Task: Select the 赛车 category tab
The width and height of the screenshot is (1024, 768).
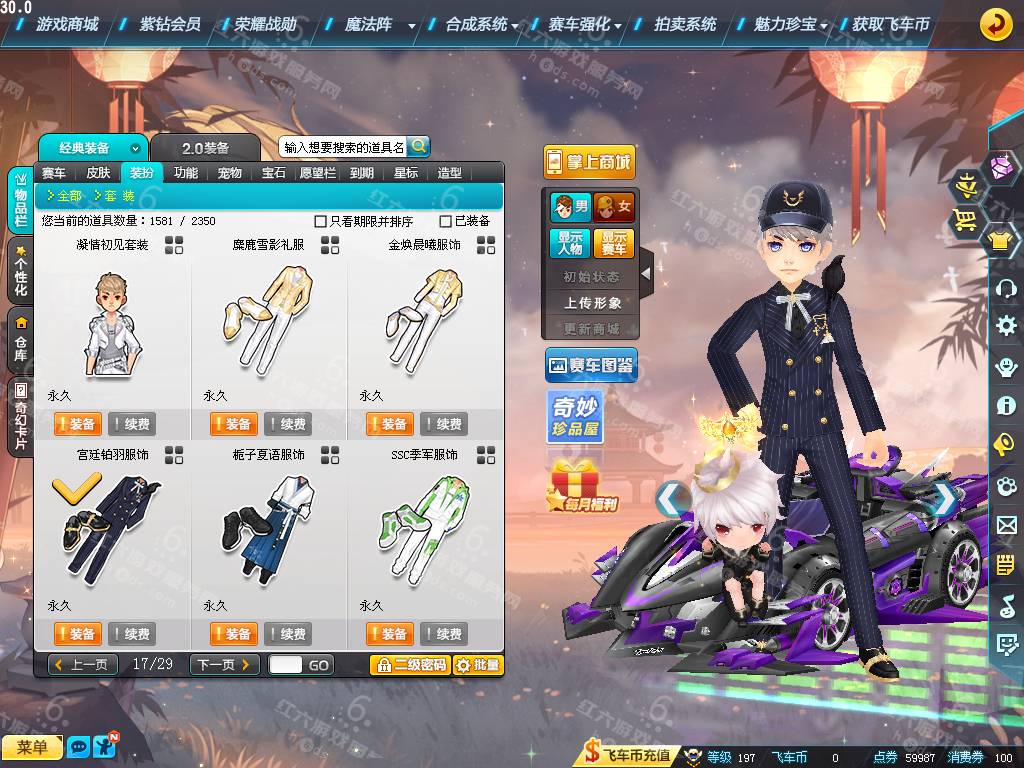Action: (54, 173)
